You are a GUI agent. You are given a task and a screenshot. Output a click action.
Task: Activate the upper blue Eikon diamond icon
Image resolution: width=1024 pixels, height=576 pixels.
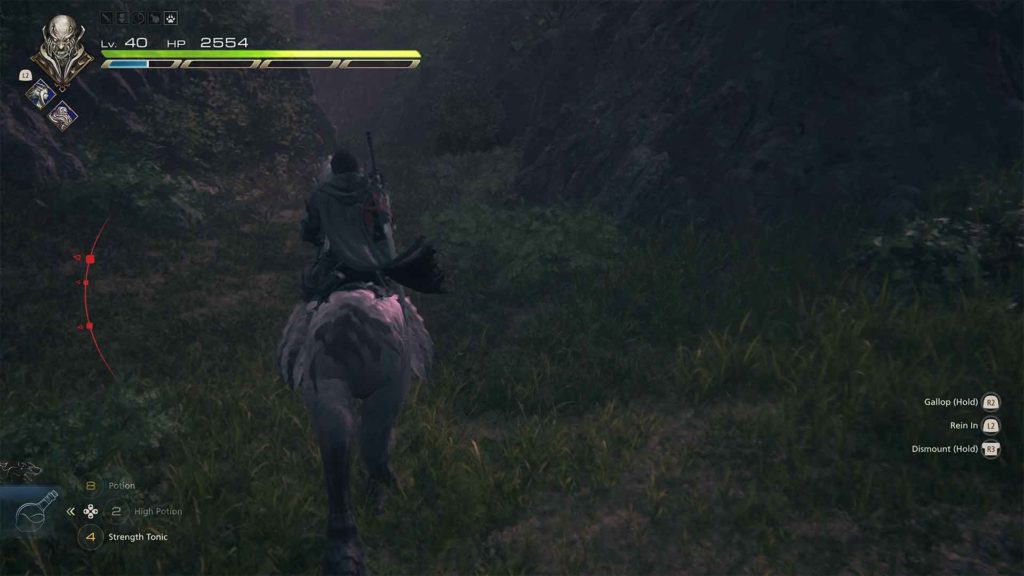(x=41, y=92)
